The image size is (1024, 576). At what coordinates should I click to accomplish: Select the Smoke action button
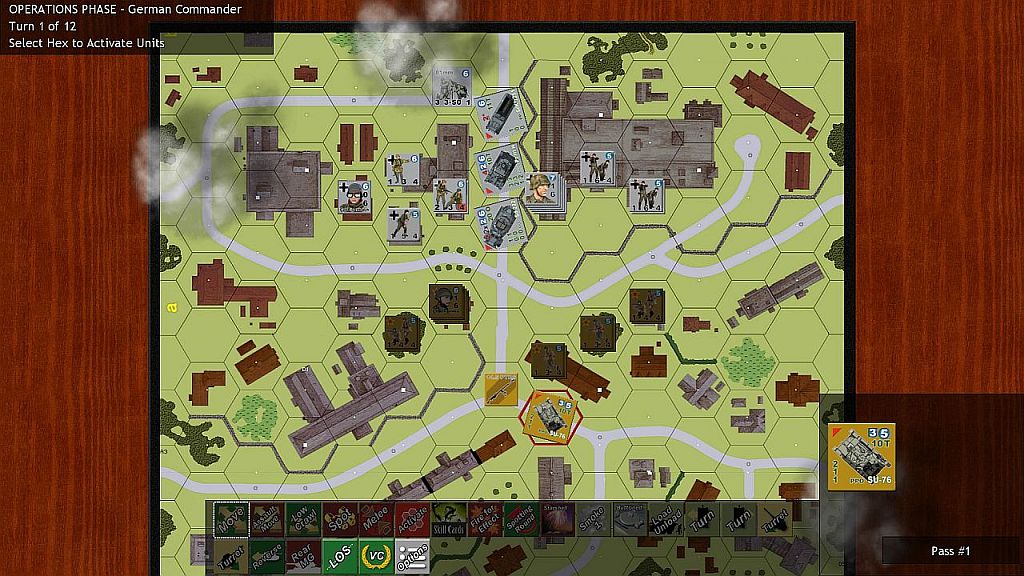tap(592, 519)
